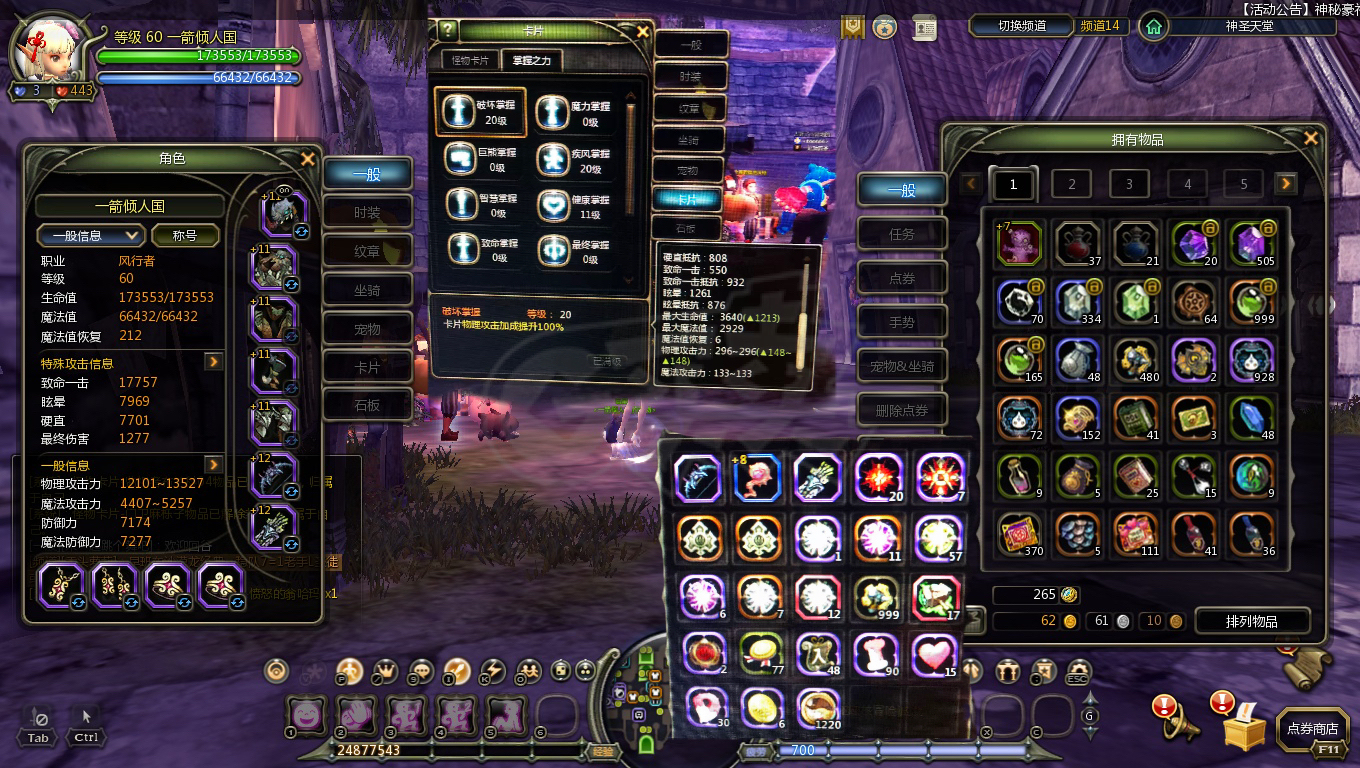This screenshot has height=768, width=1360.
Task: Open the 切换频道 channel switcher
Action: (x=1022, y=26)
